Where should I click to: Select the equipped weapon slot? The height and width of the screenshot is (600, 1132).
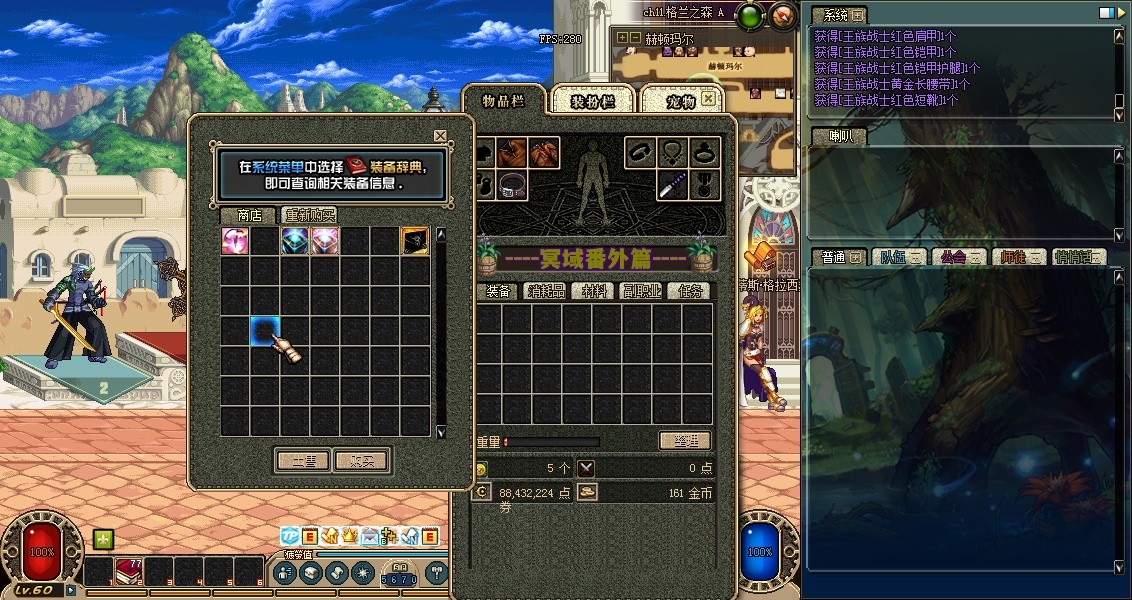[x=673, y=184]
